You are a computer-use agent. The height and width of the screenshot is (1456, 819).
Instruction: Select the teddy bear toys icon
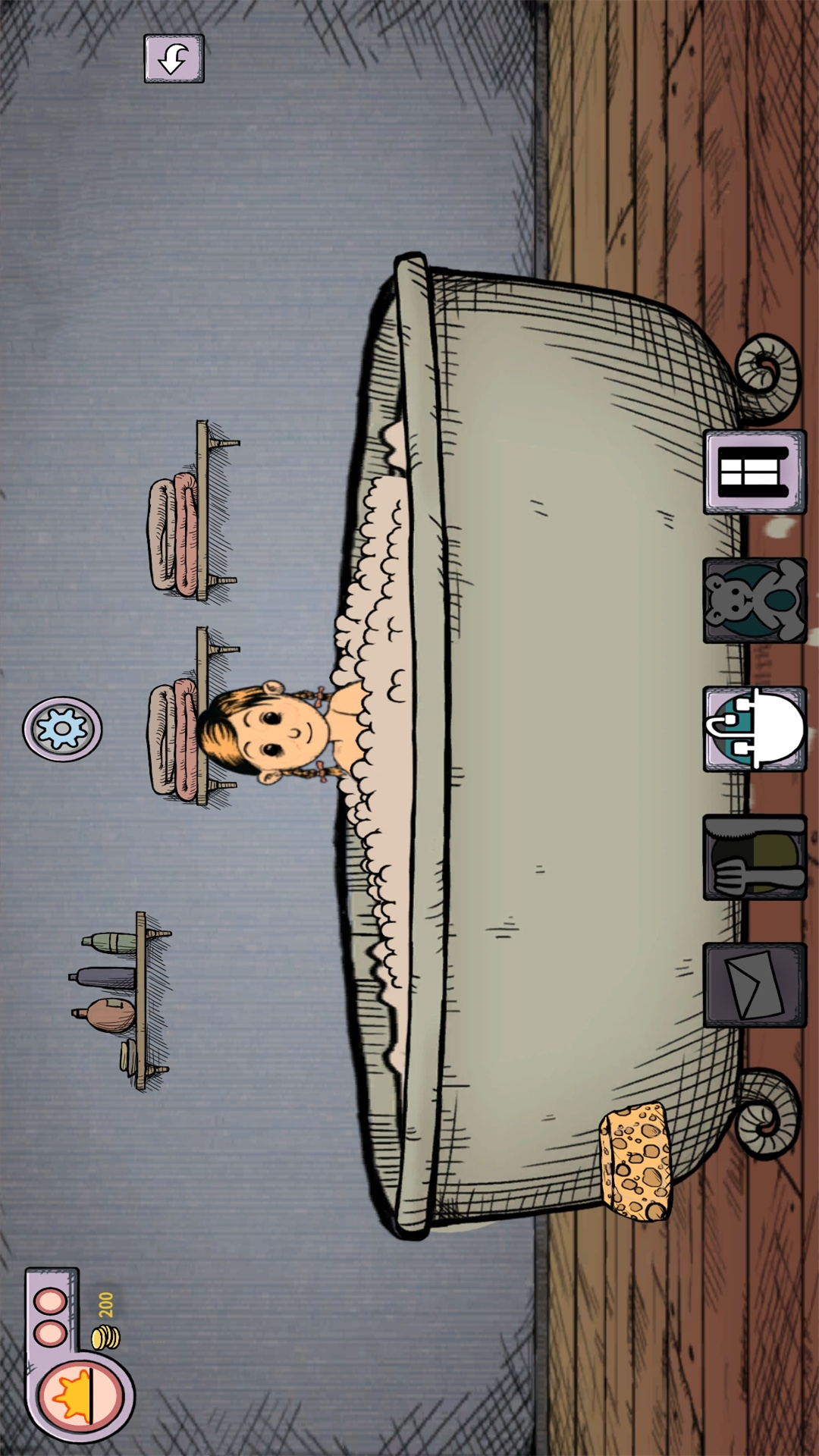755,600
